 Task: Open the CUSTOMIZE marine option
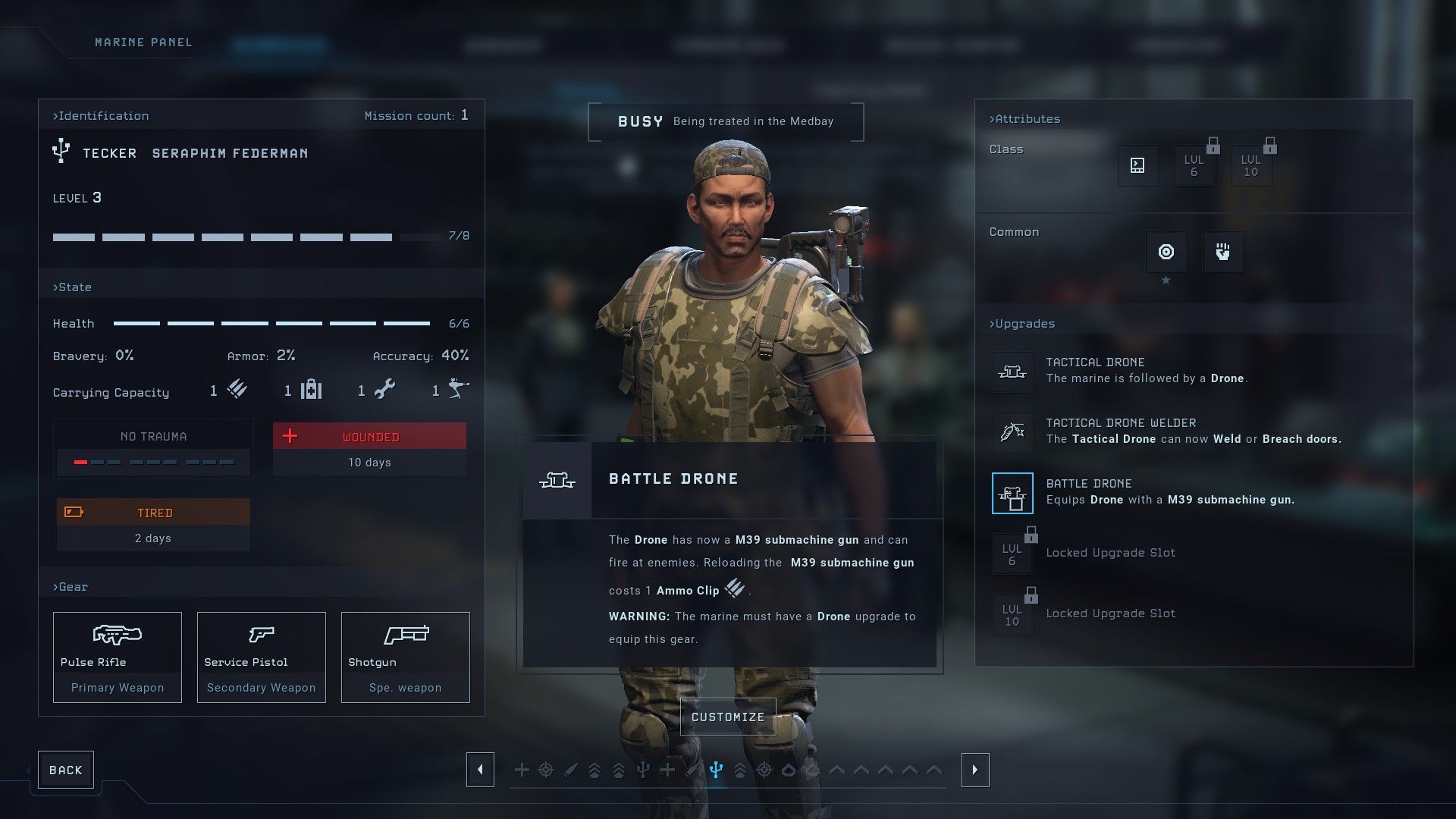(728, 717)
